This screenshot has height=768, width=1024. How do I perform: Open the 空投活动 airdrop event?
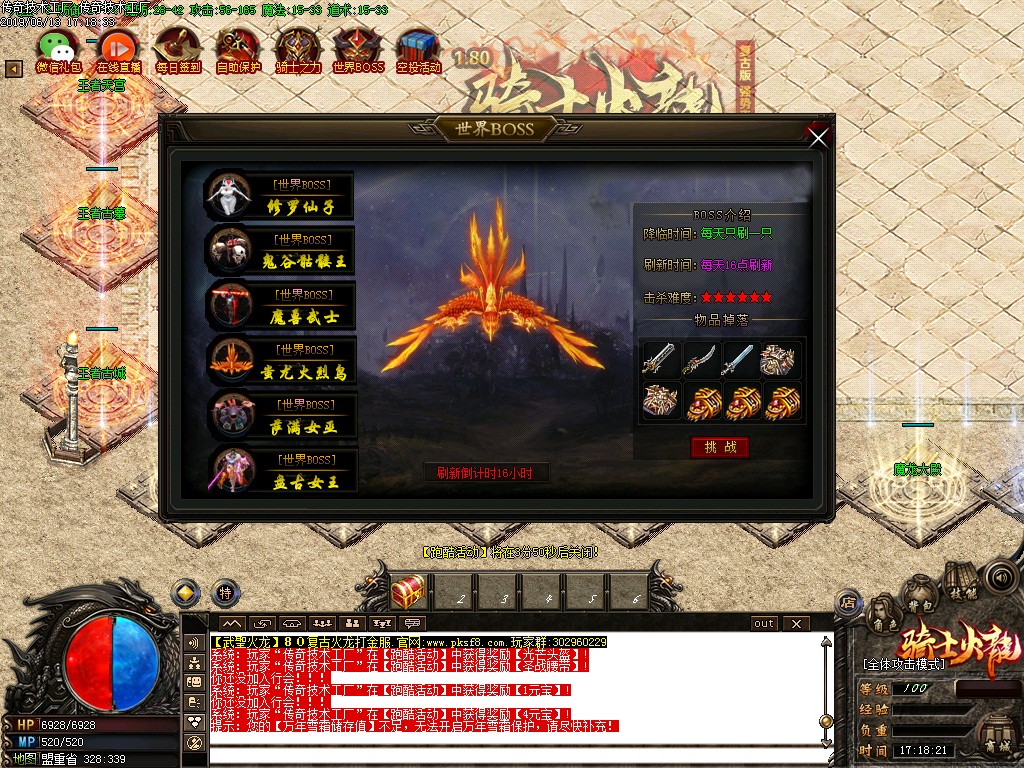(x=418, y=50)
